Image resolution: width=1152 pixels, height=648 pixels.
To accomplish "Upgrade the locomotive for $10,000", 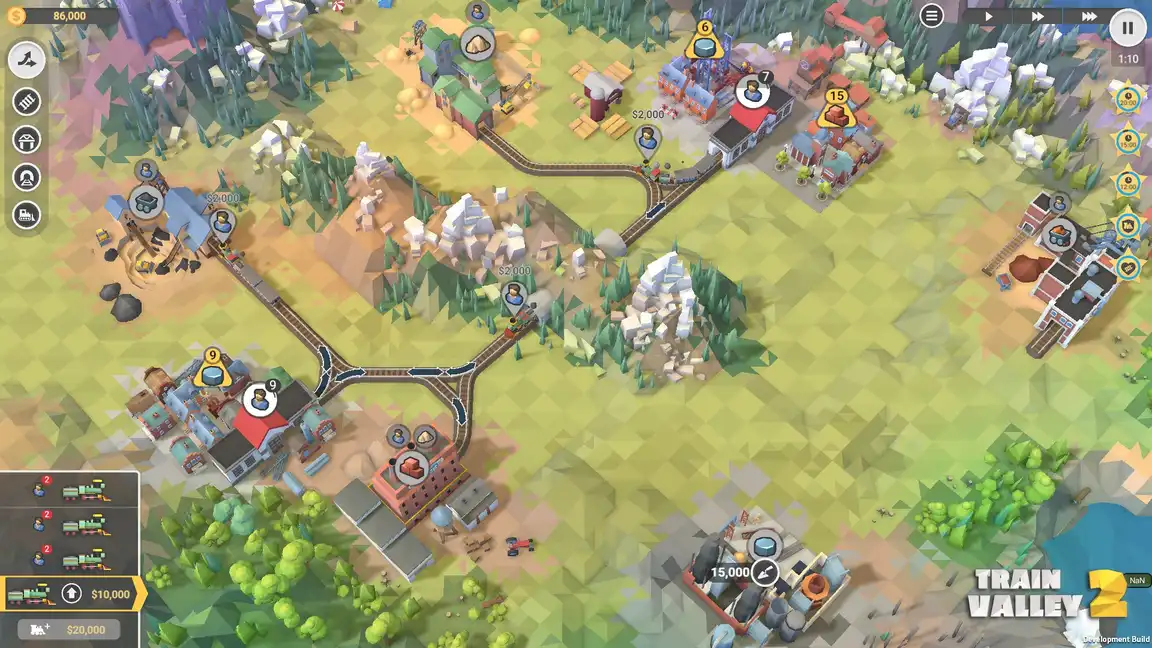I will coord(72,594).
